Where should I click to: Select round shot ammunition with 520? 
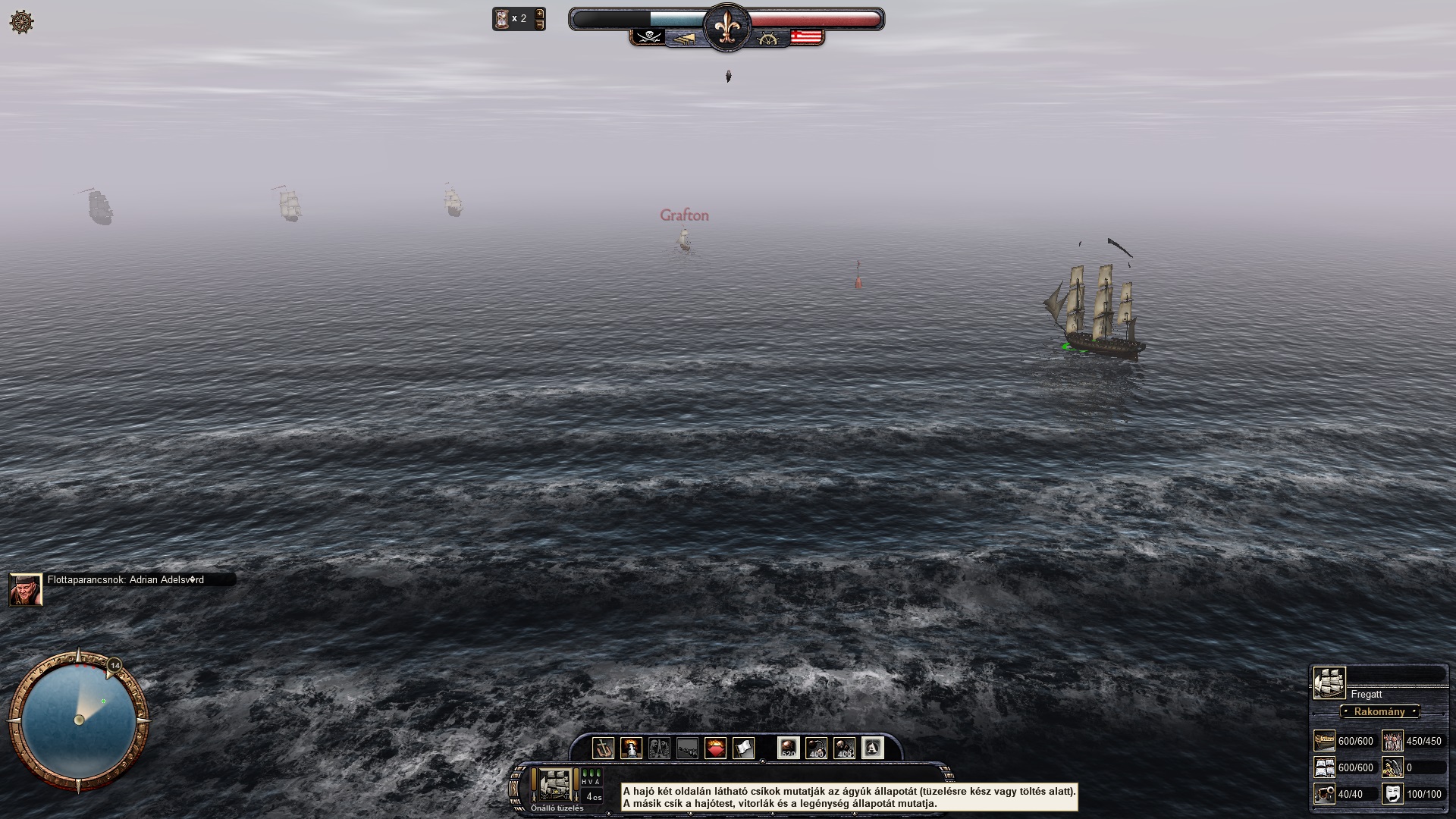click(x=788, y=748)
